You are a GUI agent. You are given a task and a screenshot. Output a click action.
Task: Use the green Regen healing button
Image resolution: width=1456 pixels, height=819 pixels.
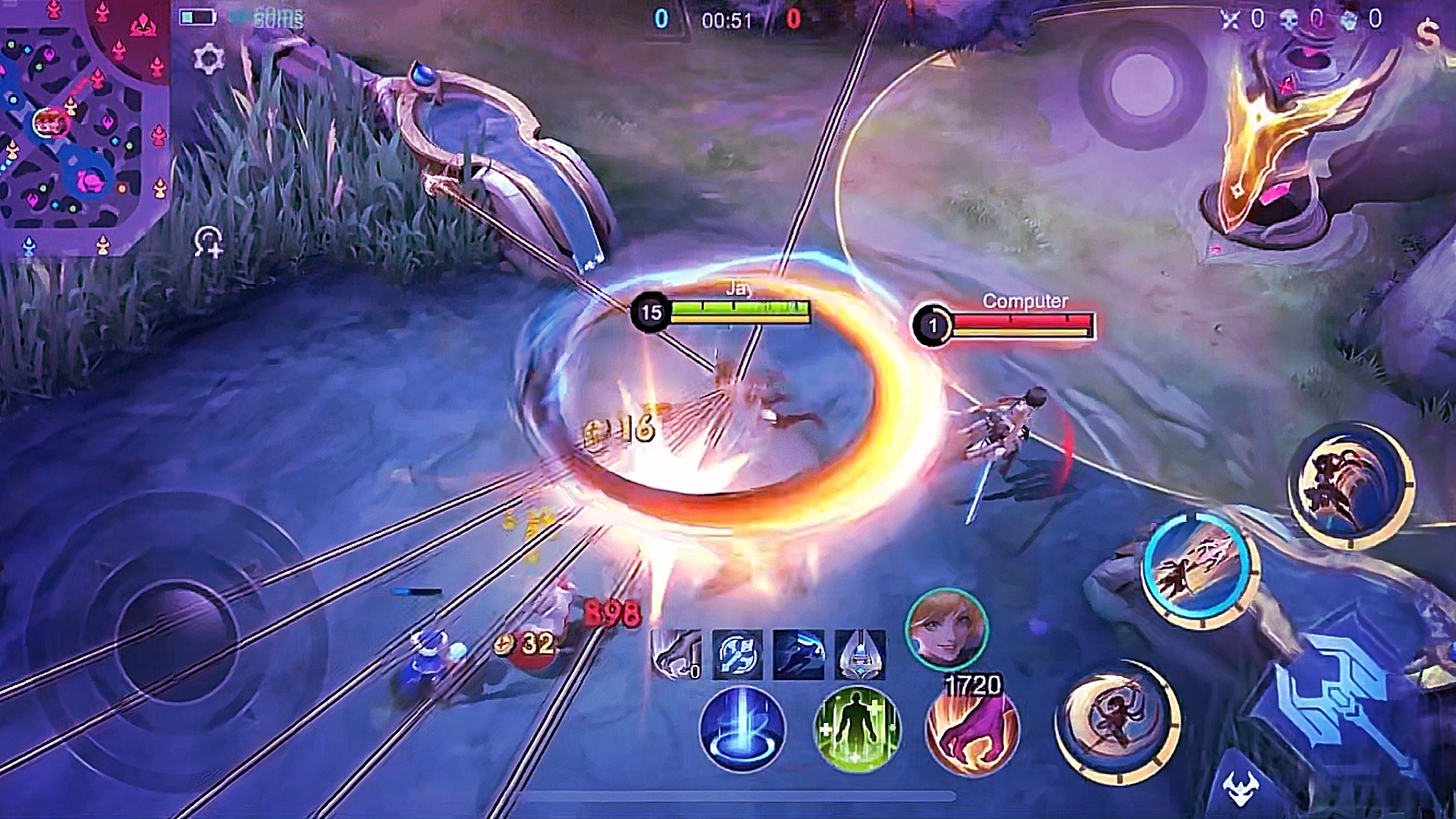coord(856,729)
